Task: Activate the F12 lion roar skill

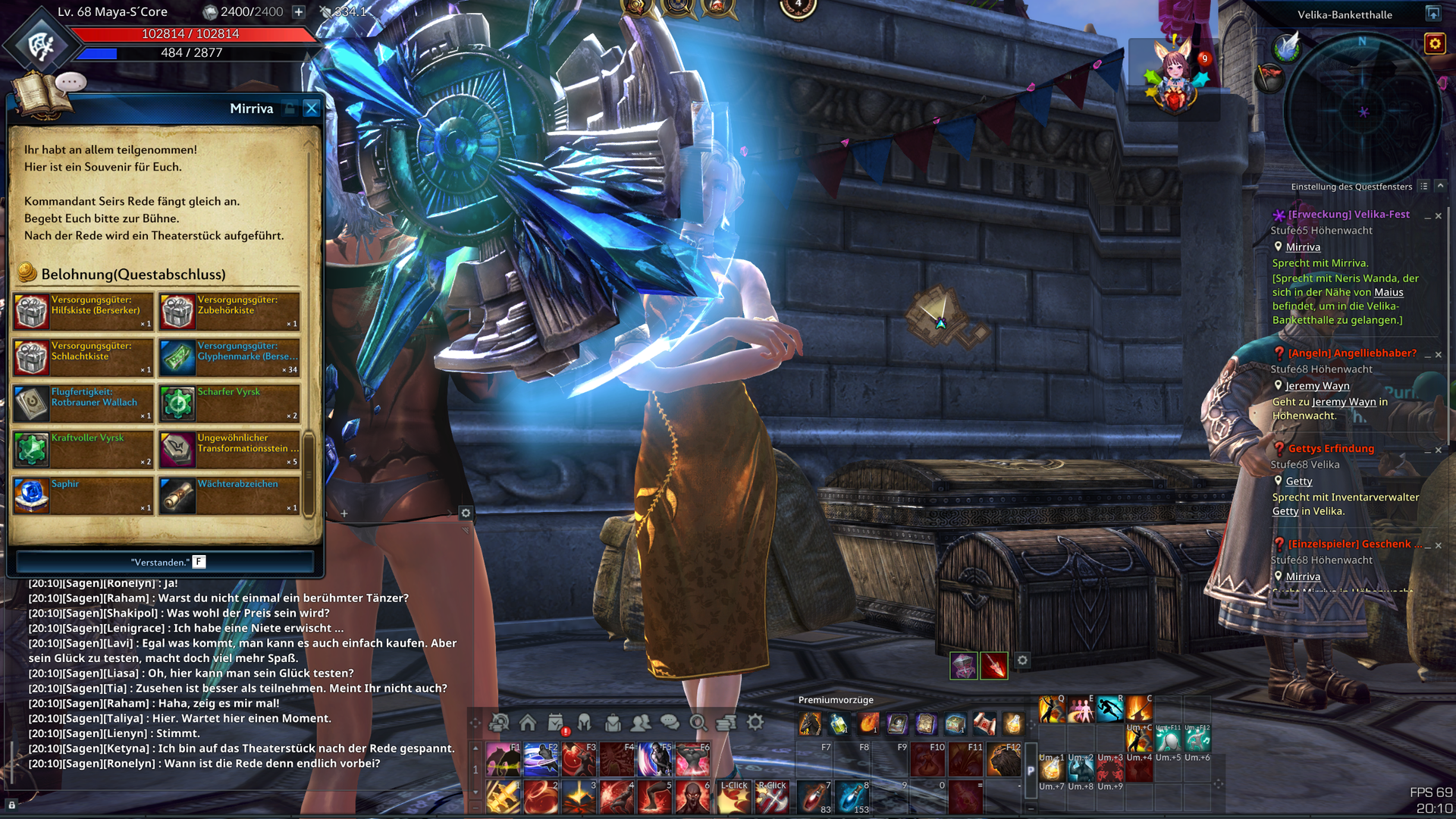Action: click(1003, 760)
